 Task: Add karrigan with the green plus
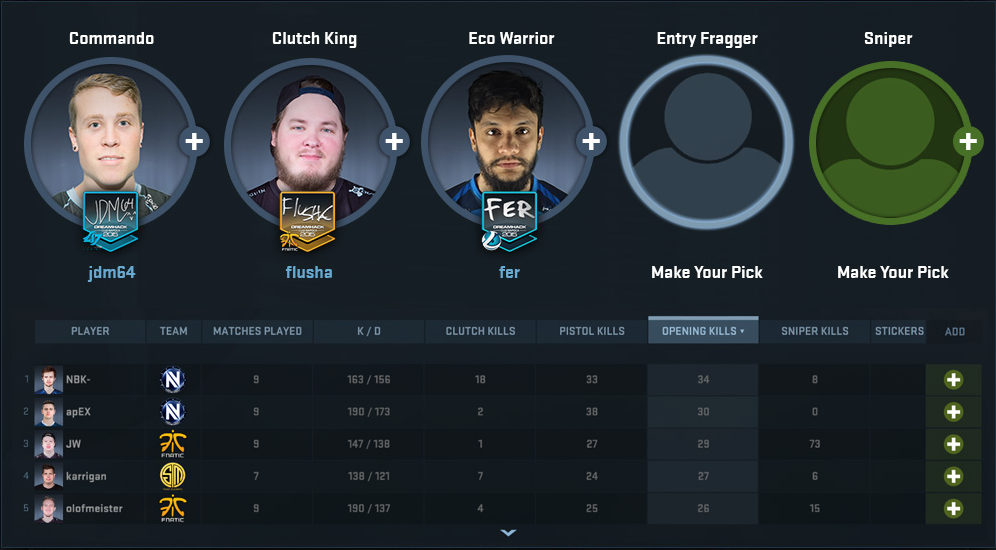pos(953,476)
